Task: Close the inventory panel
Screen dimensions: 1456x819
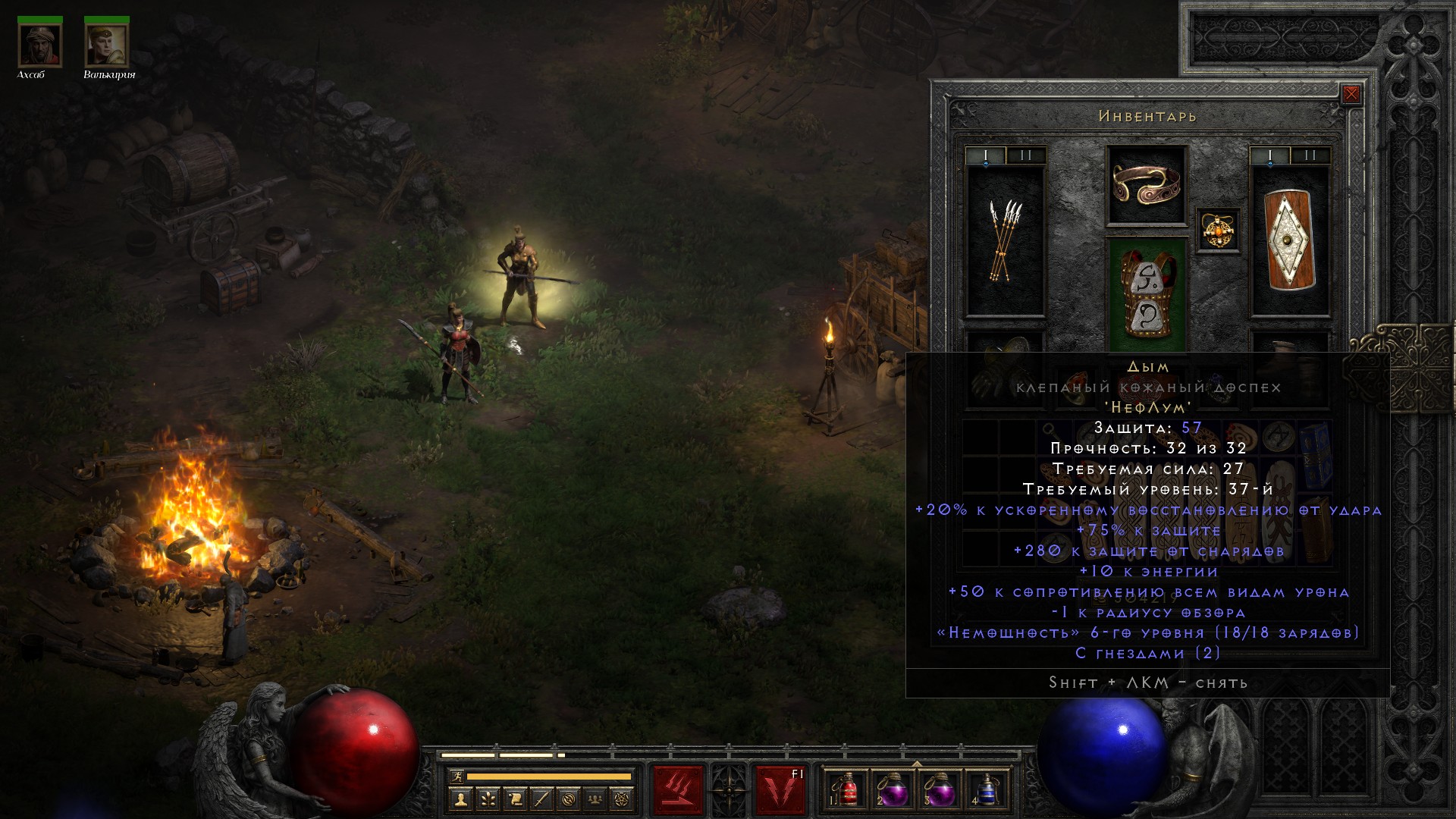Action: pos(1351,94)
